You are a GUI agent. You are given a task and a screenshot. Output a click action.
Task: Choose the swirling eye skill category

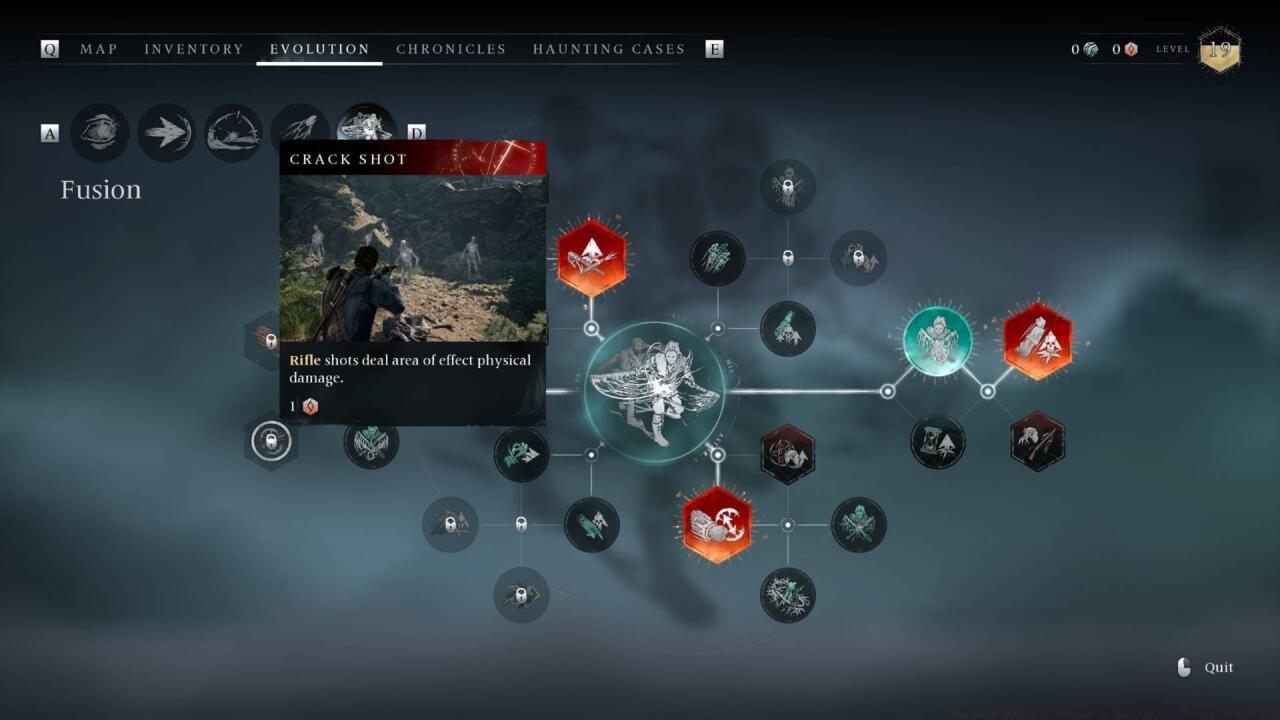click(100, 133)
